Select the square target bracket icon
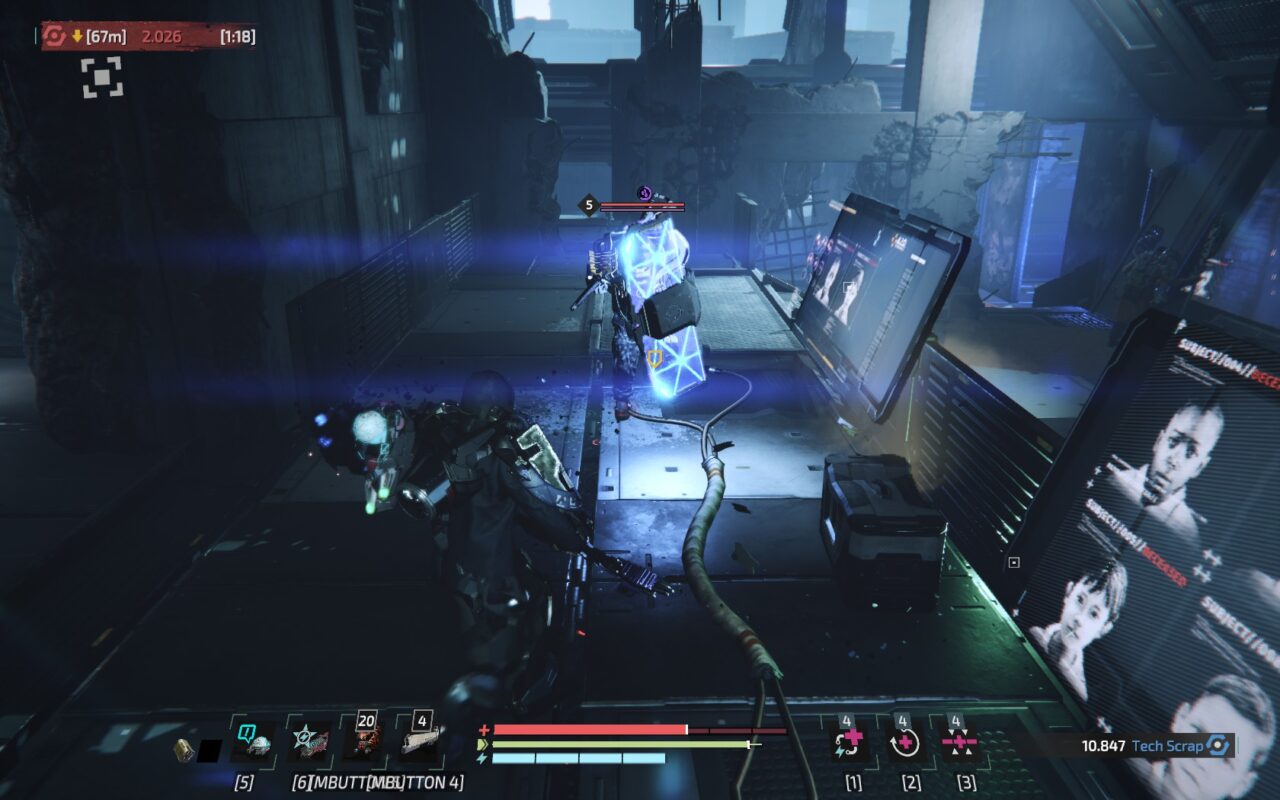The height and width of the screenshot is (800, 1280). coord(102,77)
